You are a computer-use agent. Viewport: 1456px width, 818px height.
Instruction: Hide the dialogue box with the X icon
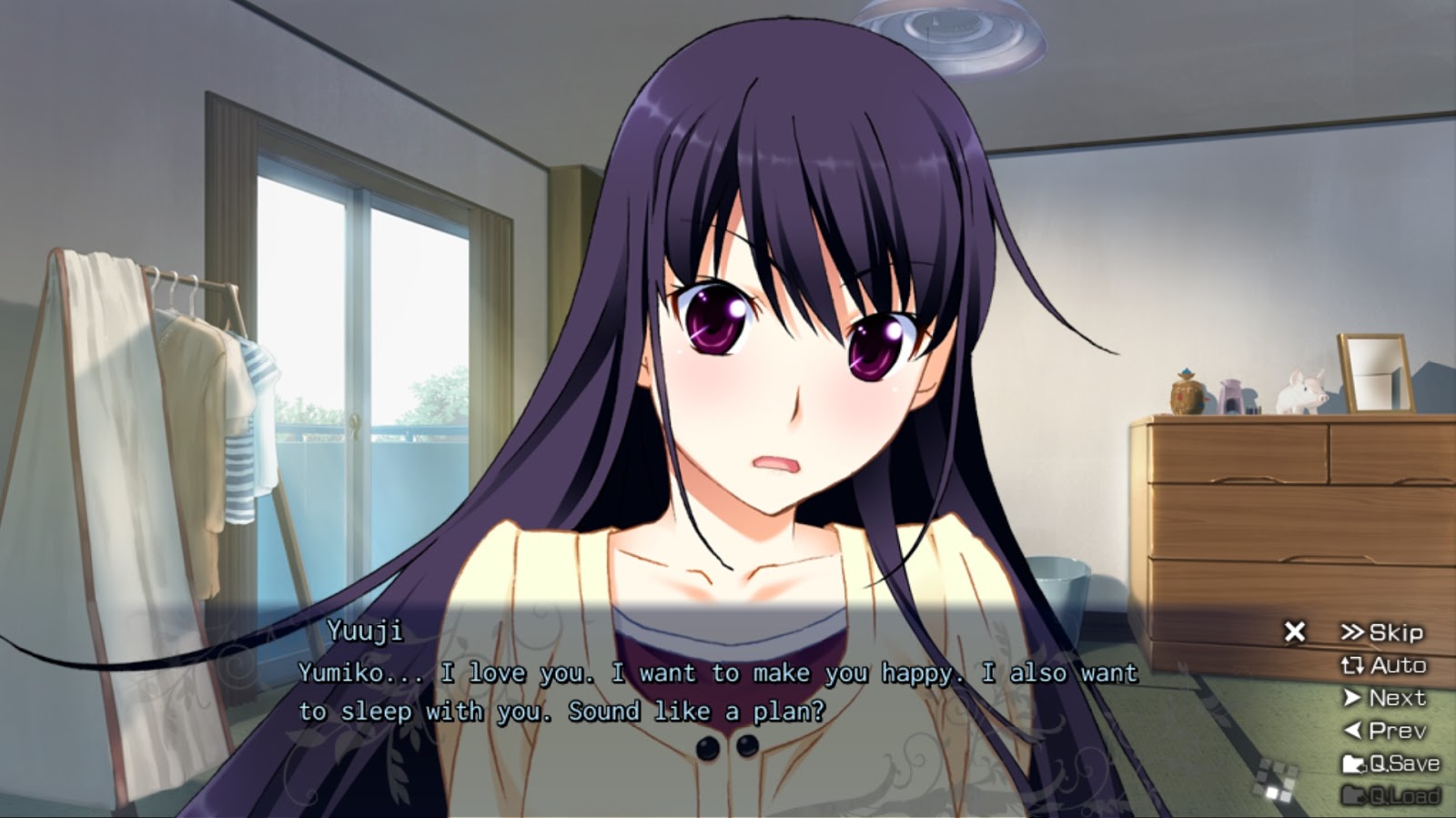1296,631
